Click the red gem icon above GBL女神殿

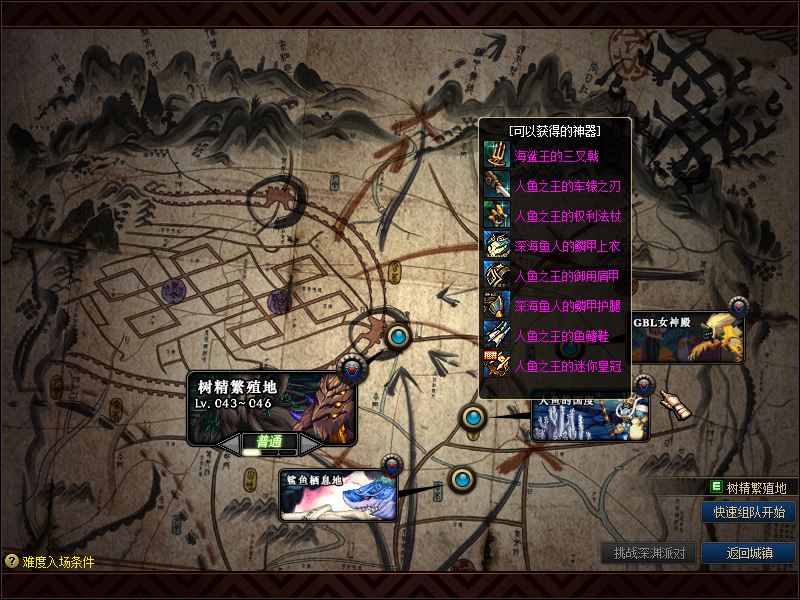pos(739,306)
